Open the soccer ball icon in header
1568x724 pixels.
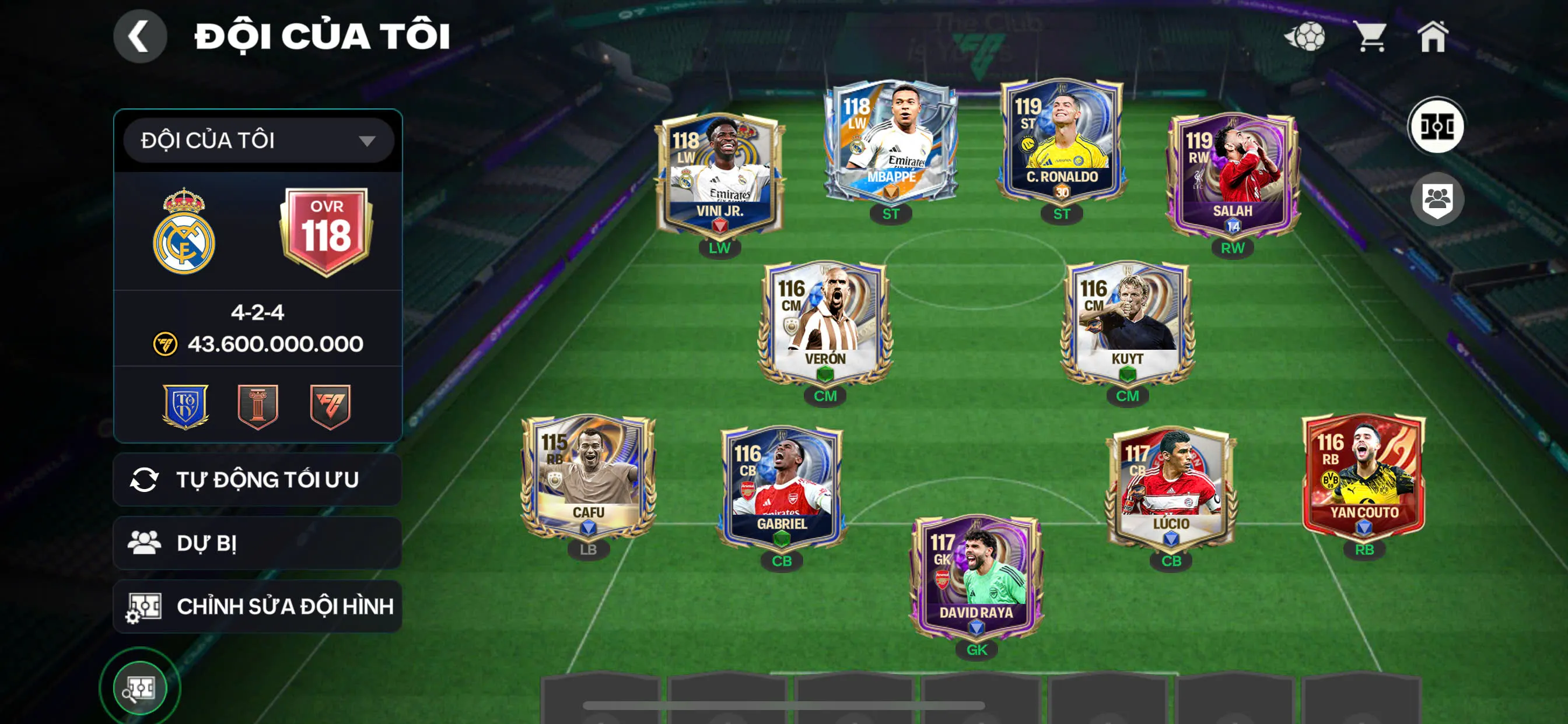1305,37
